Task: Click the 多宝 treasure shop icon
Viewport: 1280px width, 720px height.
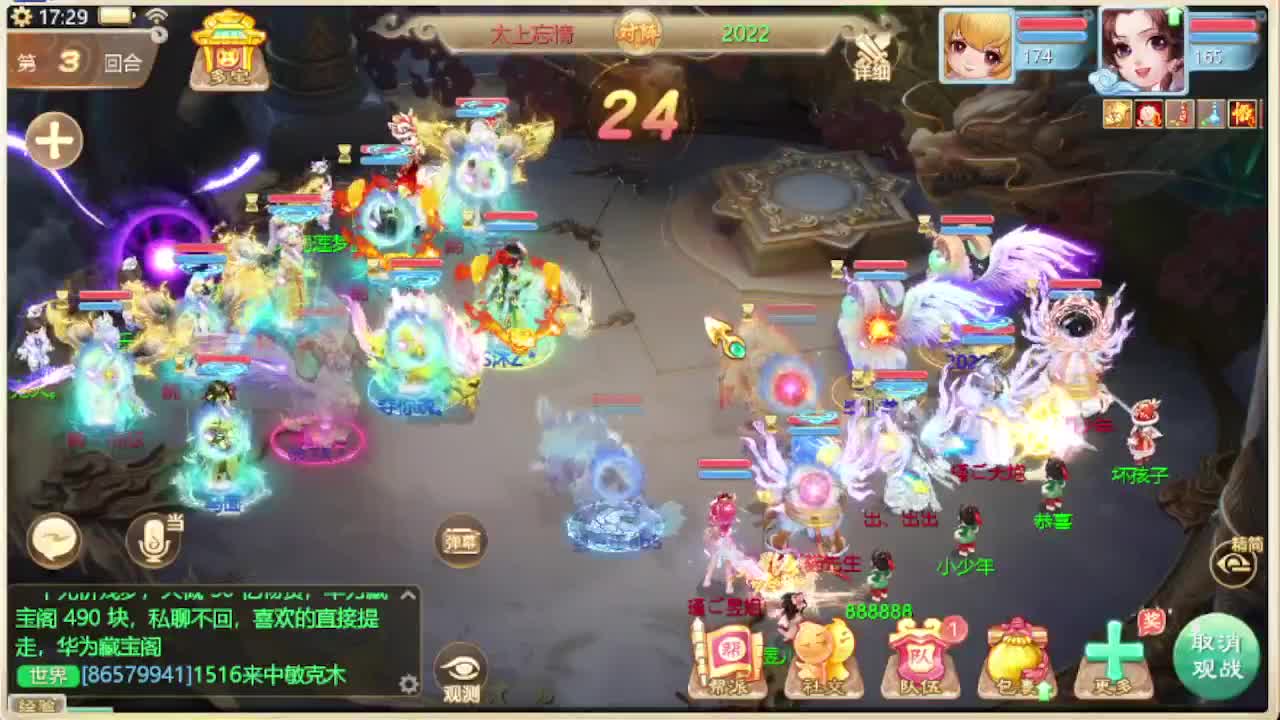Action: coord(228,48)
